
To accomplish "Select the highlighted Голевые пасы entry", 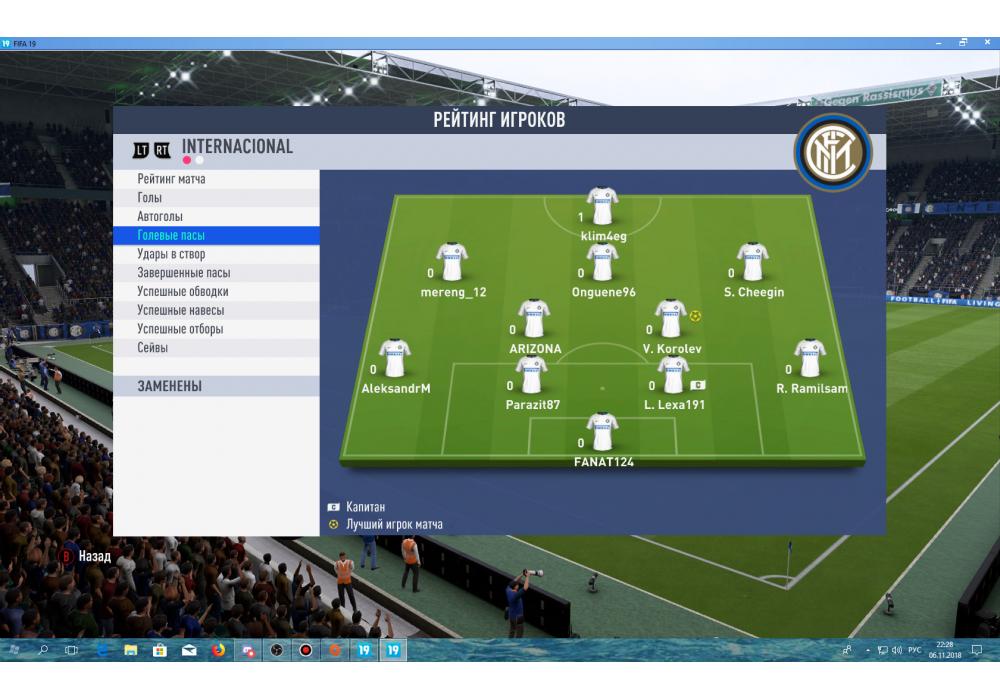I will click(171, 236).
